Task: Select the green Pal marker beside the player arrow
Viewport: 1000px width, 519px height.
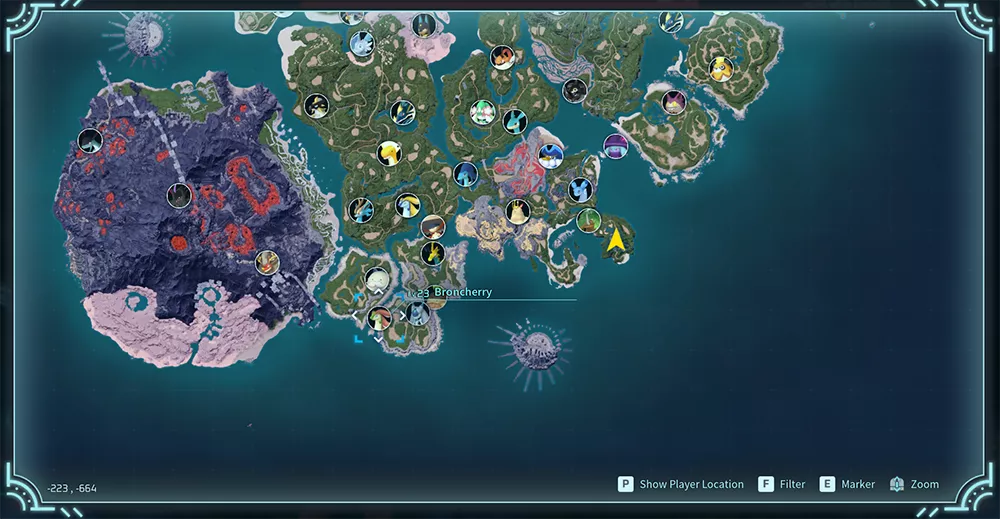Action: (588, 220)
